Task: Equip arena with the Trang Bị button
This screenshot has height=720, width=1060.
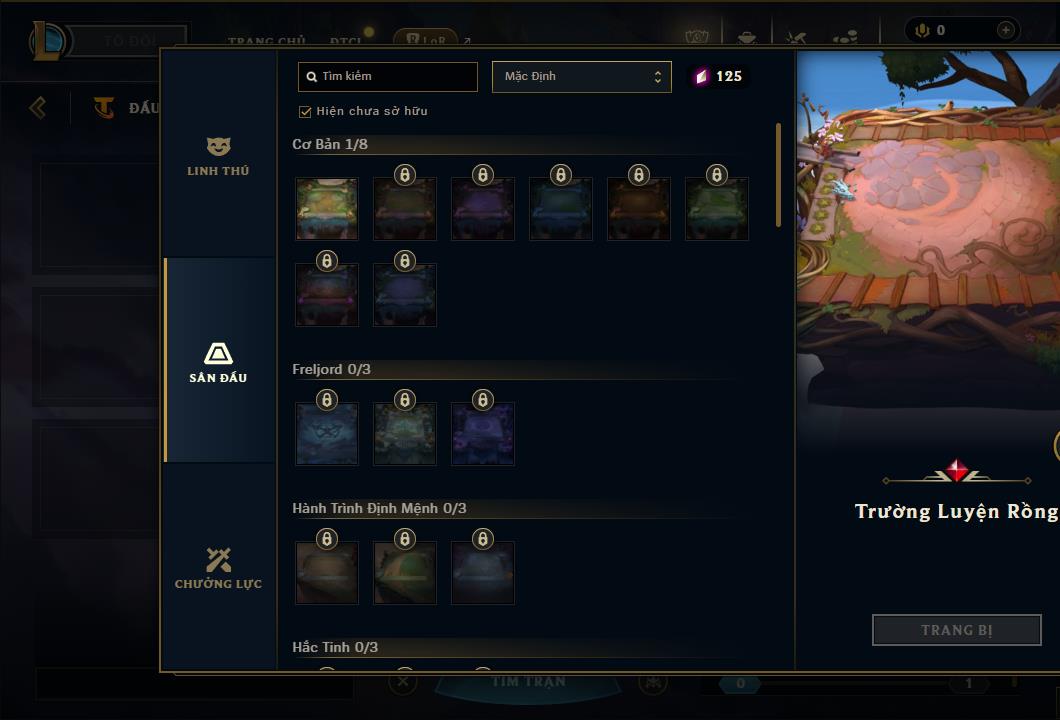Action: pos(956,630)
